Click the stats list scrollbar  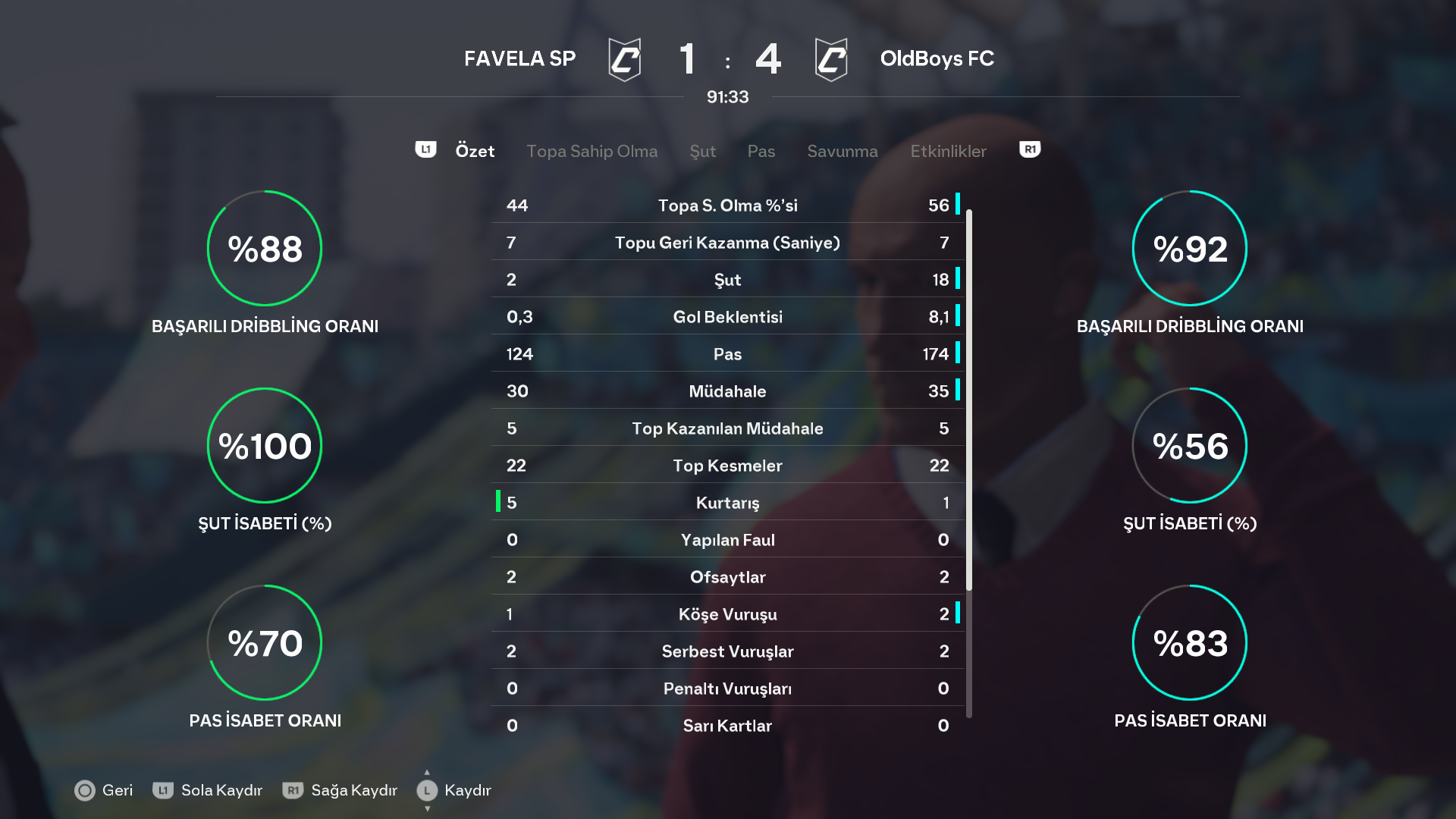pyautogui.click(x=969, y=400)
